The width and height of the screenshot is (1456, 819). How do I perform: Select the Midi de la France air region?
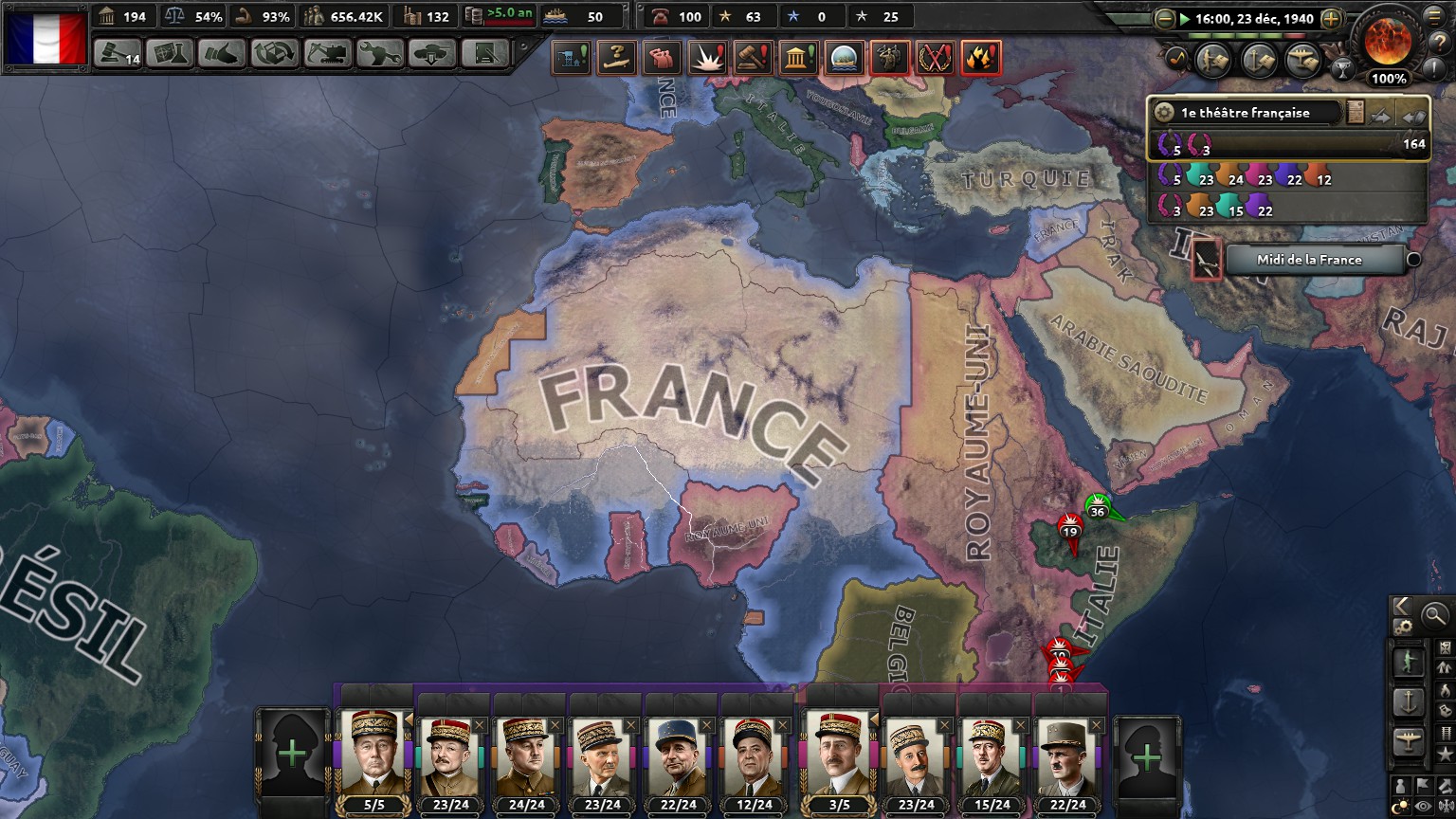(x=1309, y=260)
